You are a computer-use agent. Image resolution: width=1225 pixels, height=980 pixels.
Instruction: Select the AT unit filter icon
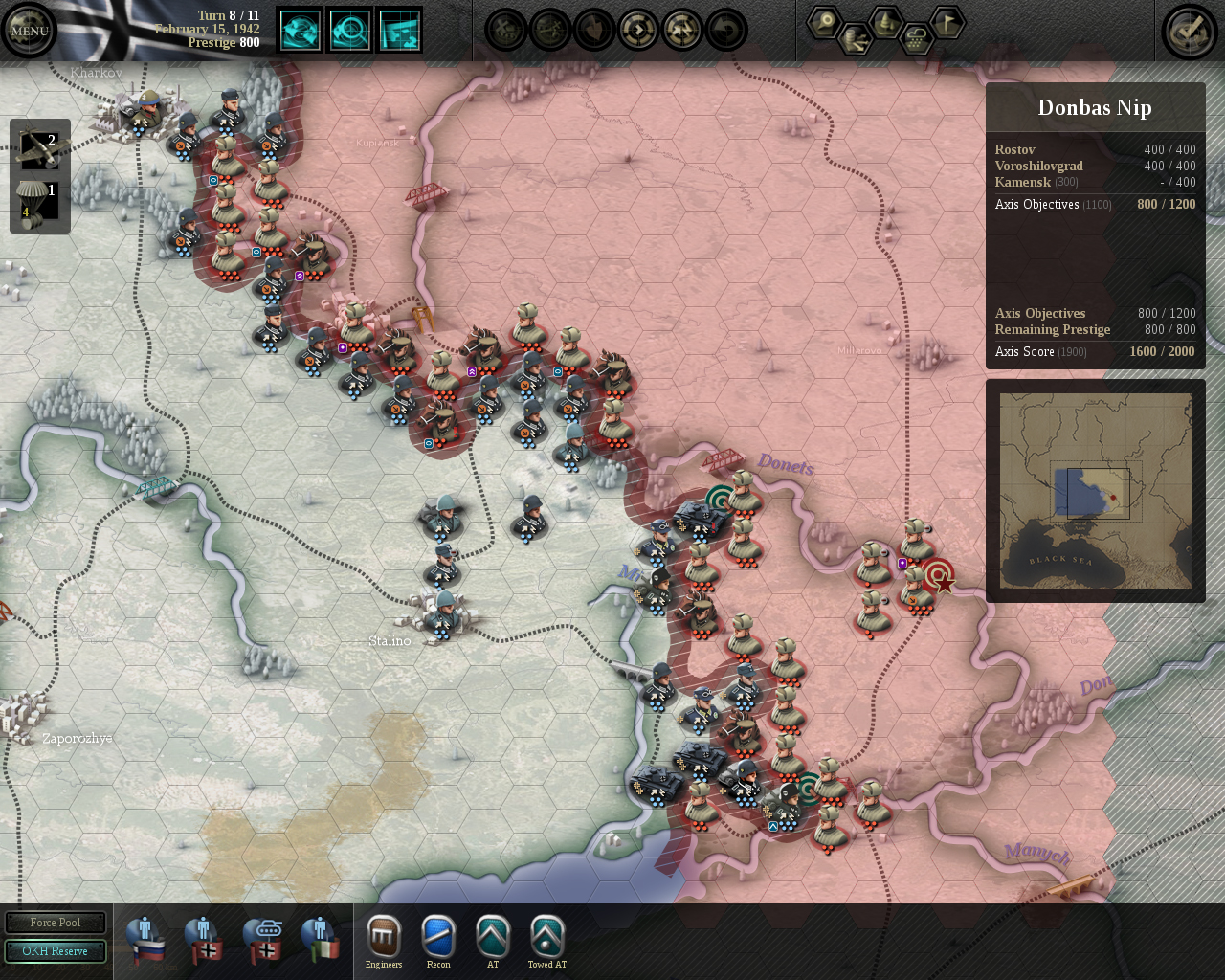point(493,934)
